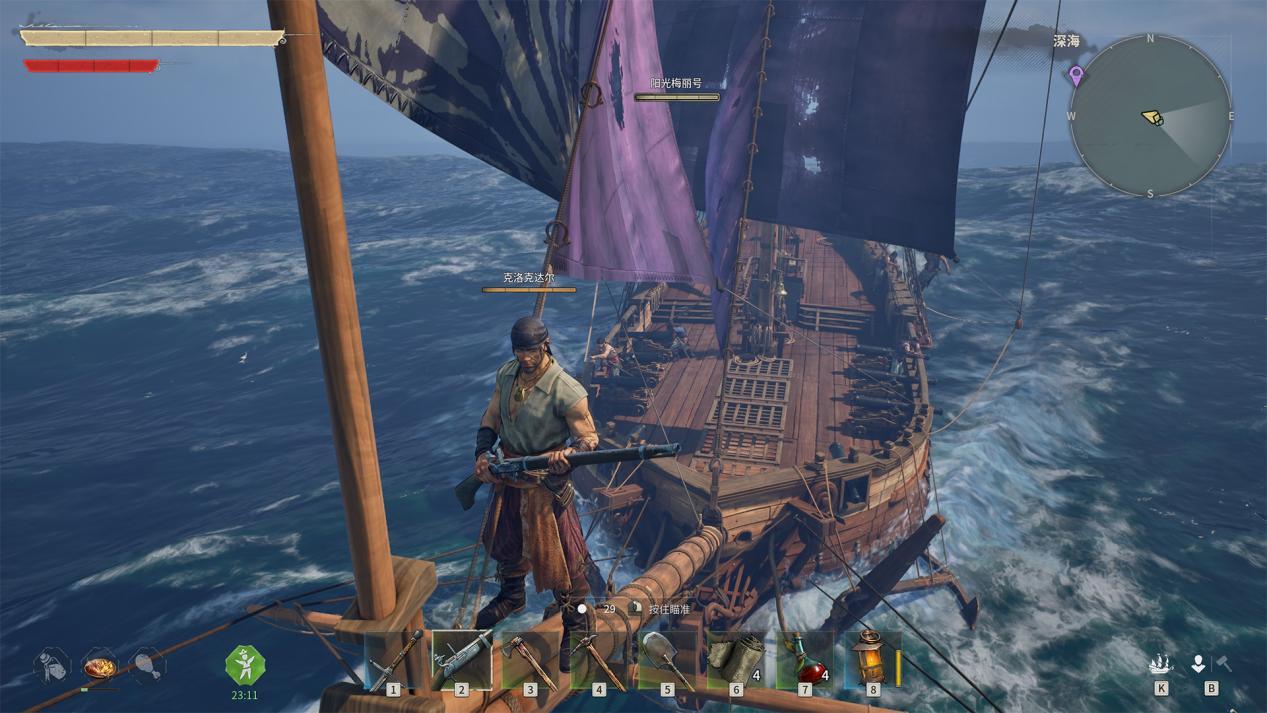Select the shovel hotbar slot
1267x713 pixels.
(667, 660)
